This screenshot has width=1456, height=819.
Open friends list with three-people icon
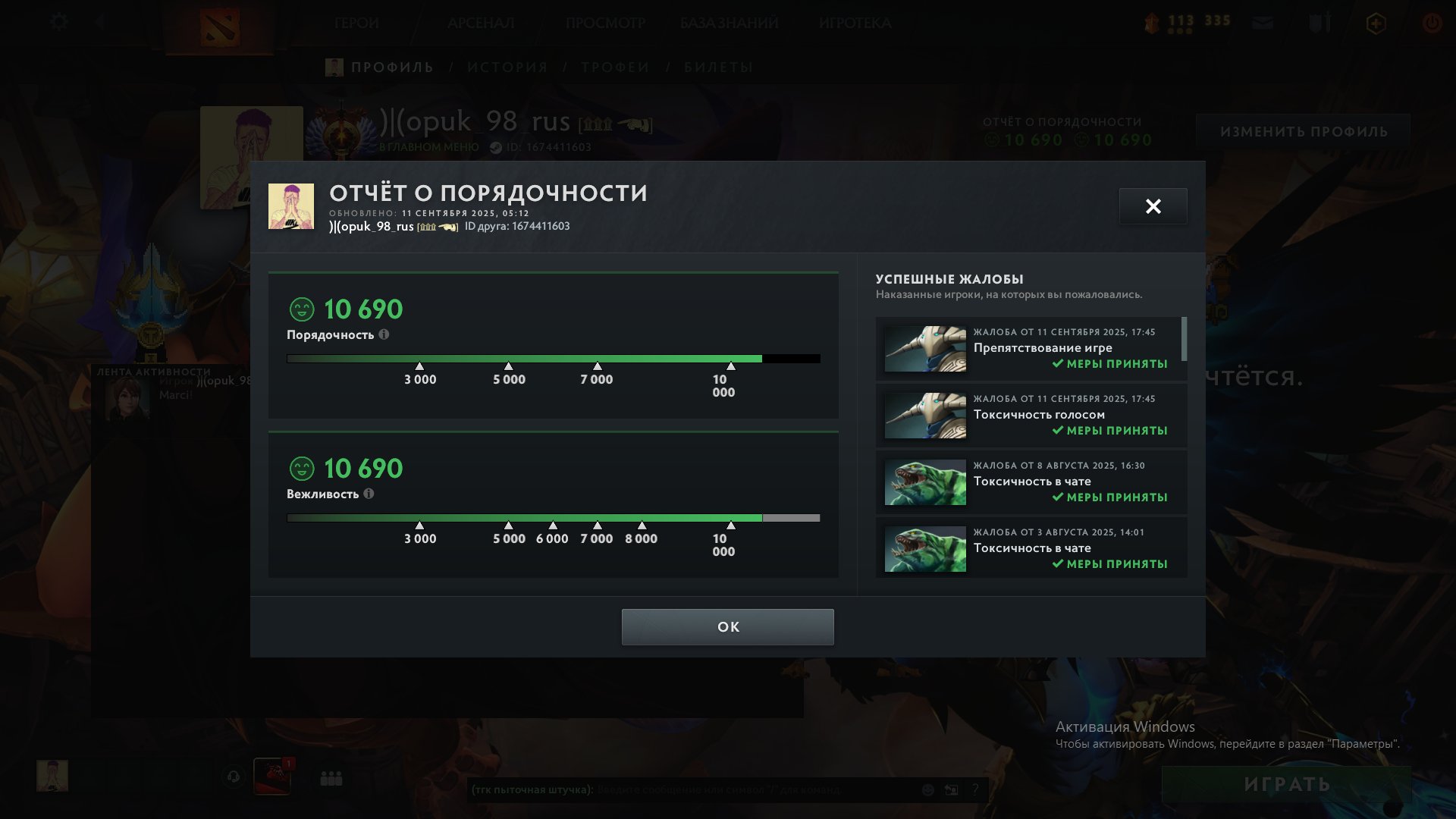pos(331,778)
